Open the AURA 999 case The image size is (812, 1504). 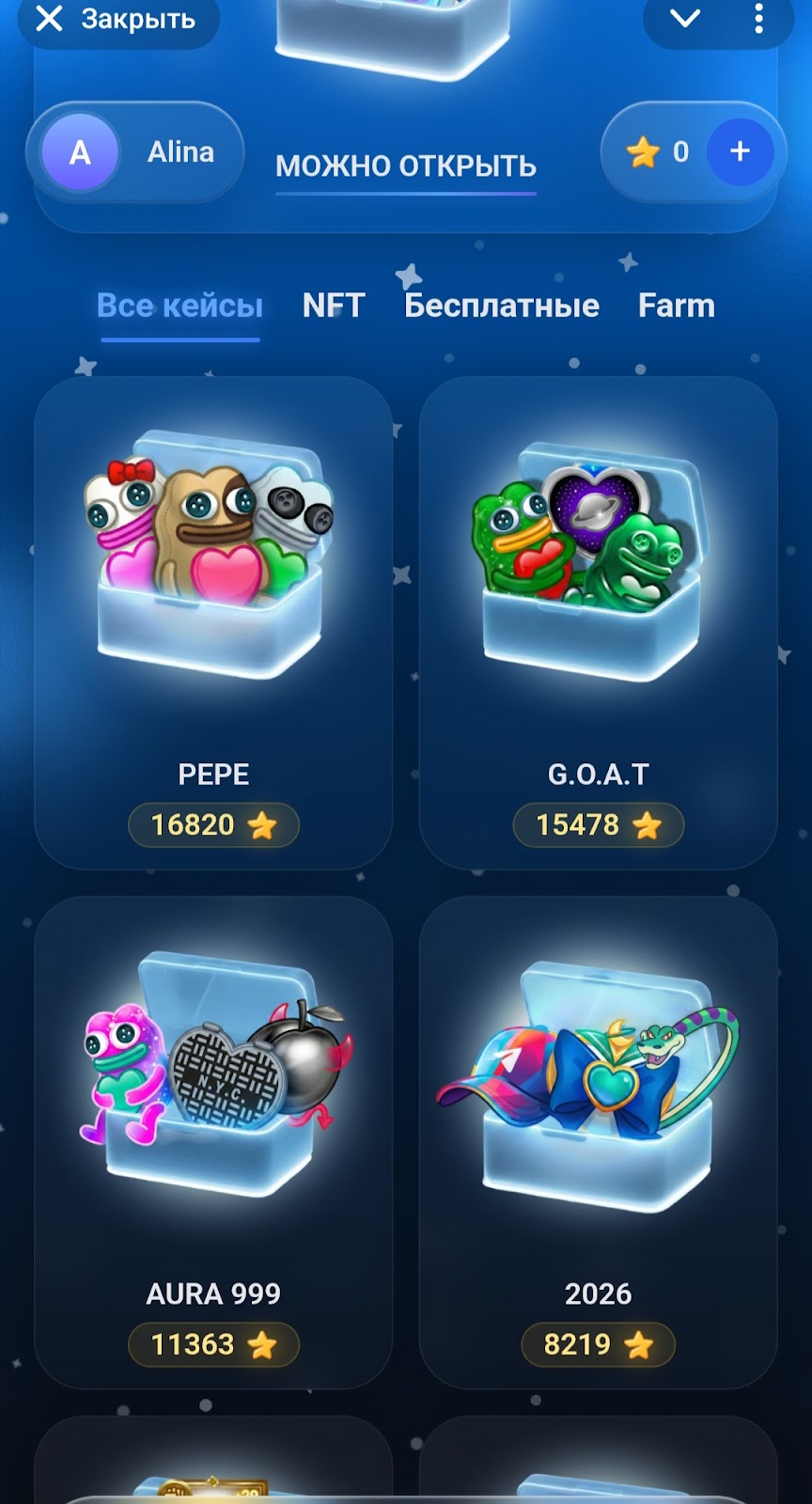pos(213,1141)
